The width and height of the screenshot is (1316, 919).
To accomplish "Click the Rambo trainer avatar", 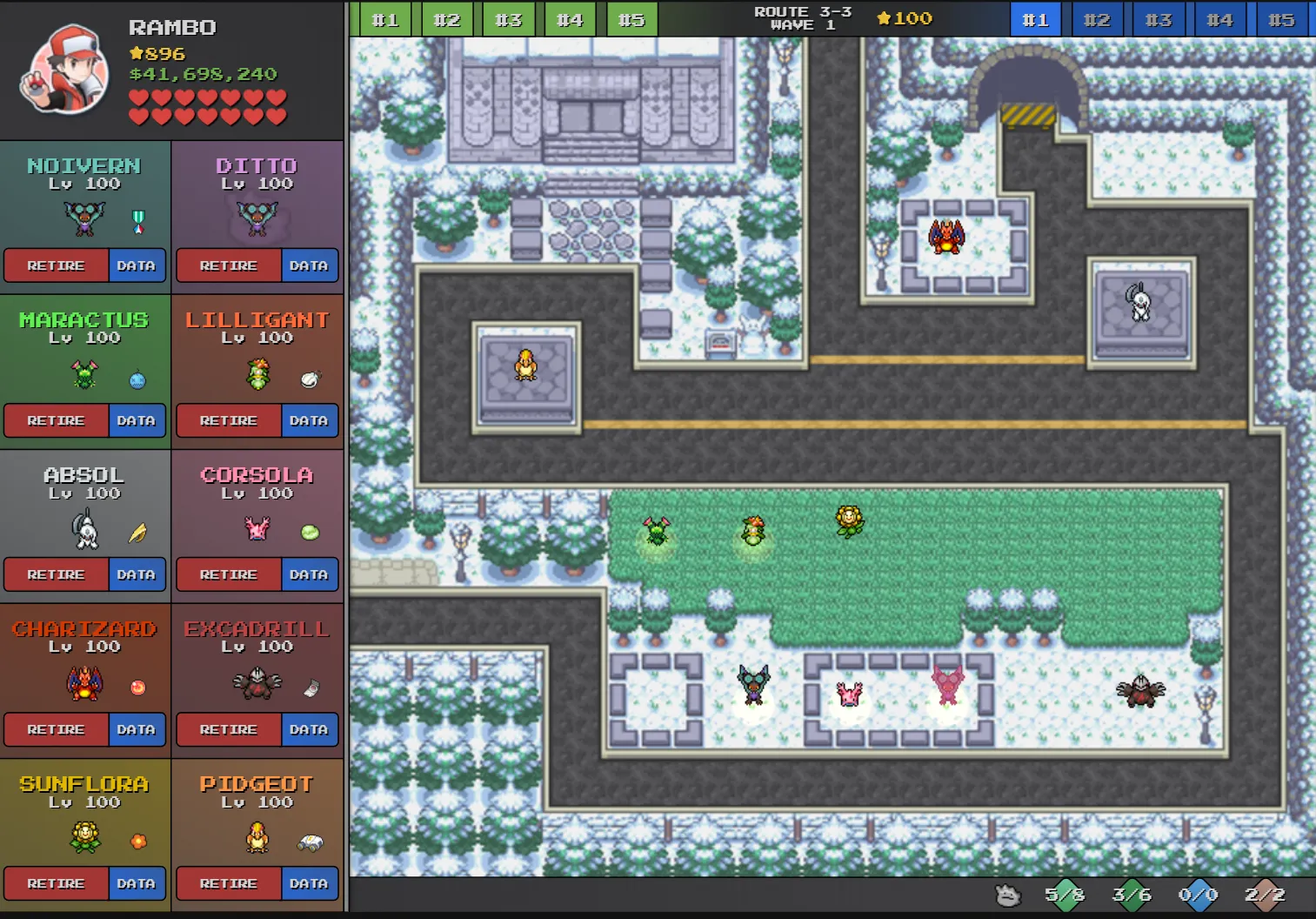I will (64, 70).
